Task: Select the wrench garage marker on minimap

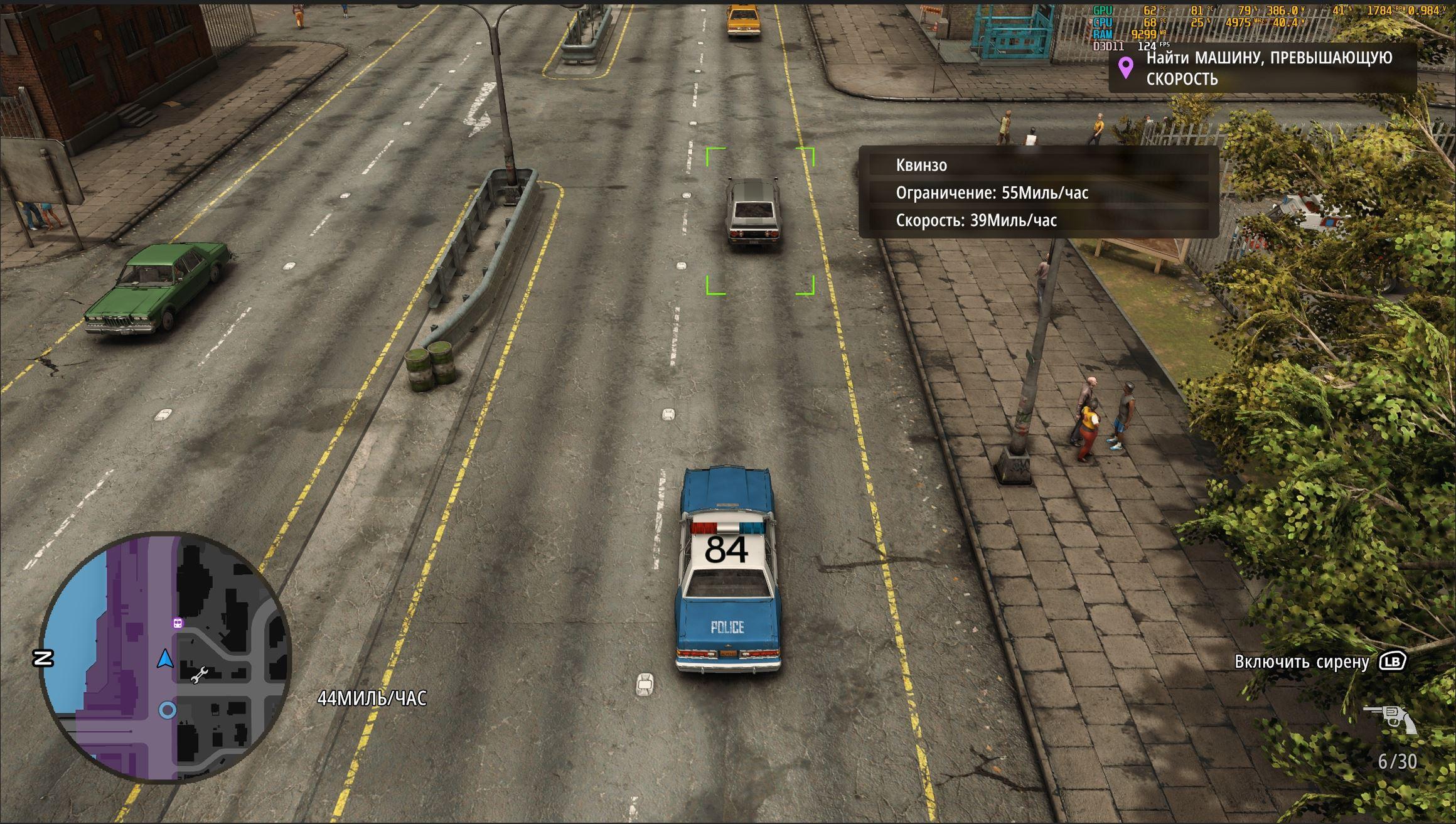Action: (x=199, y=675)
